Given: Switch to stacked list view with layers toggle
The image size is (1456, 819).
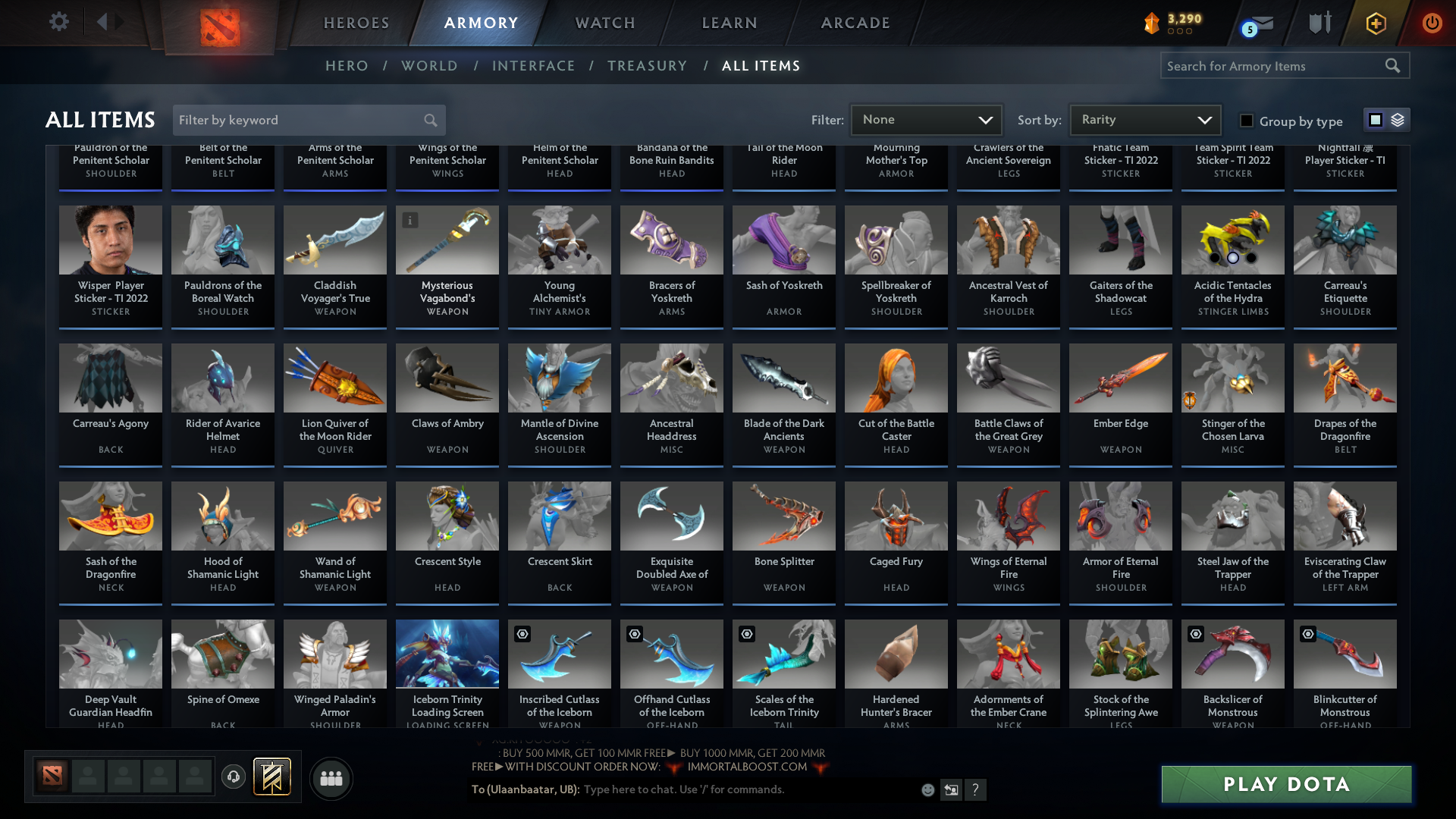Looking at the screenshot, I should point(1398,119).
